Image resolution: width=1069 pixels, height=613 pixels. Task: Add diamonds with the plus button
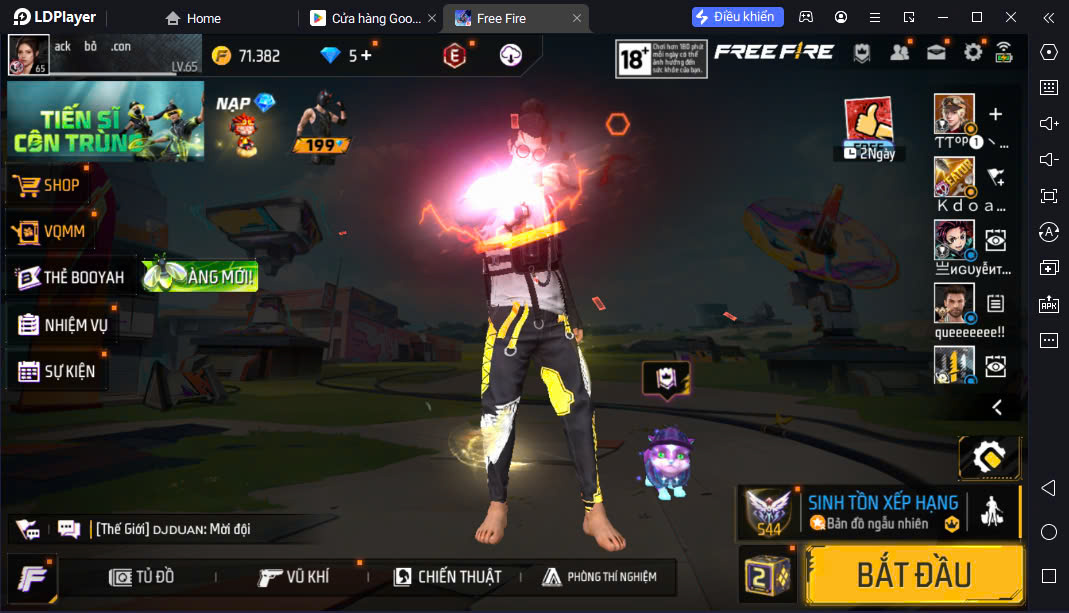(x=366, y=55)
